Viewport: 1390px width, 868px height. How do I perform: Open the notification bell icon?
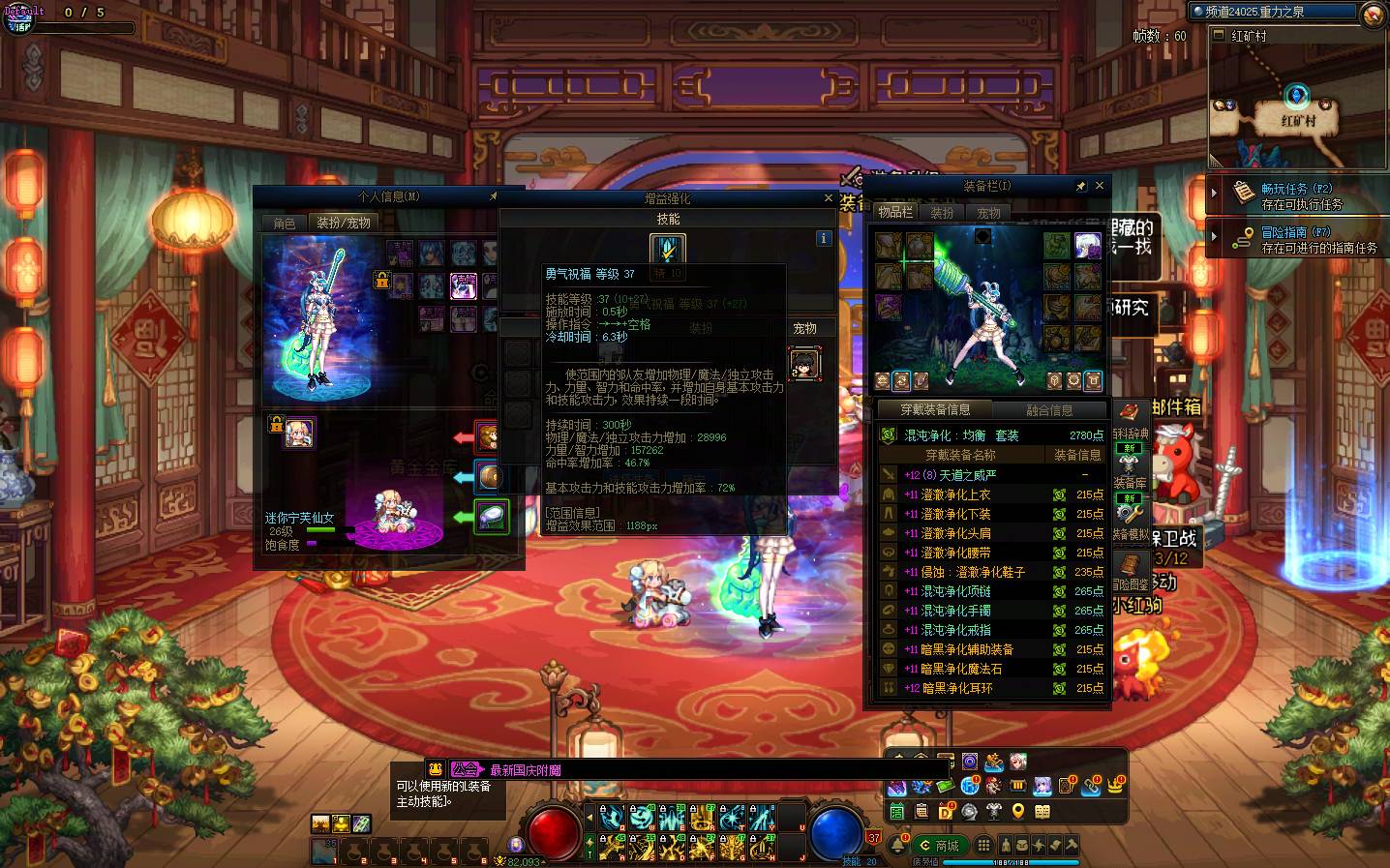[x=897, y=846]
